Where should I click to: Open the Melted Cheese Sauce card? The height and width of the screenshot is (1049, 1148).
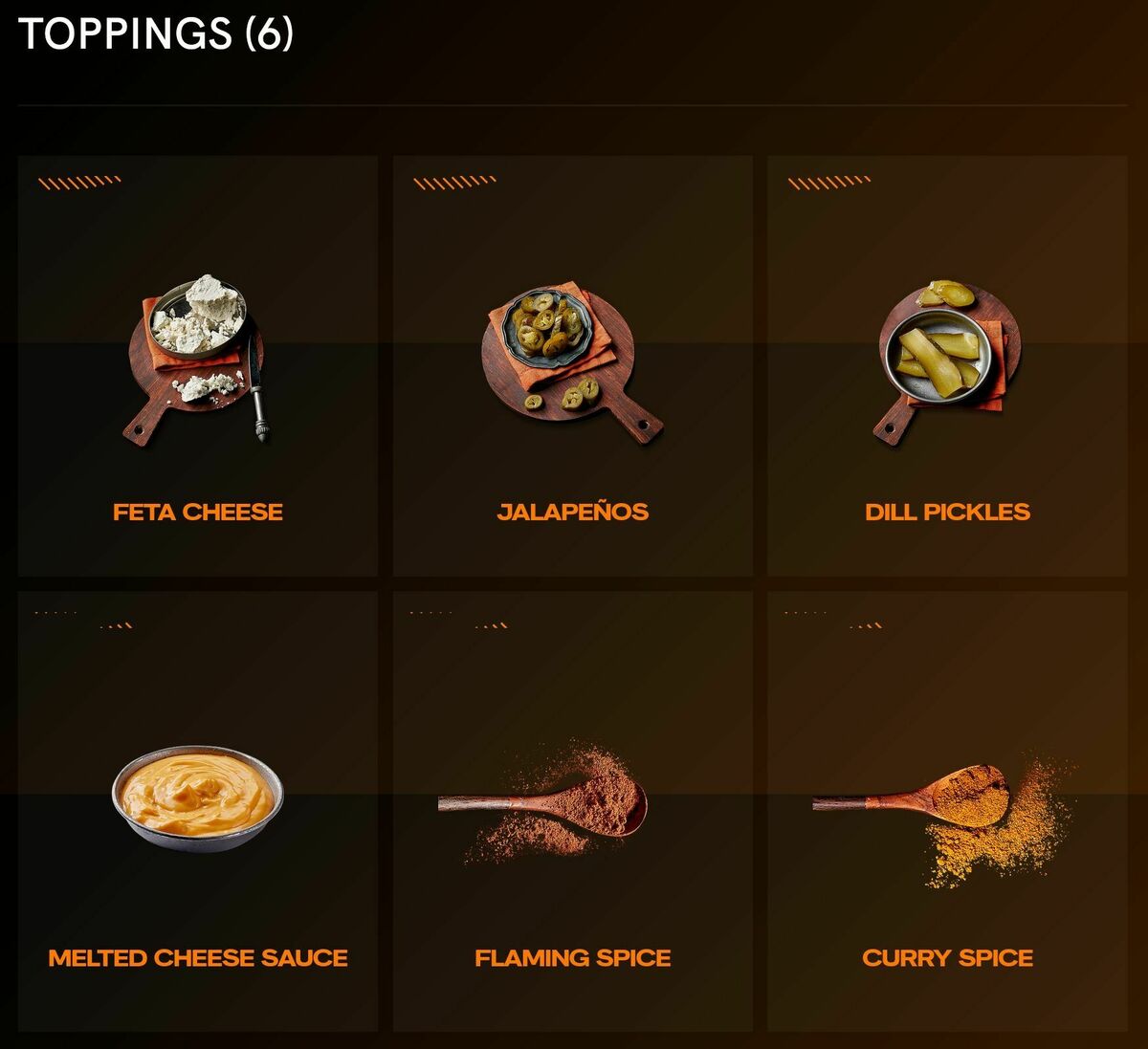pyautogui.click(x=198, y=811)
